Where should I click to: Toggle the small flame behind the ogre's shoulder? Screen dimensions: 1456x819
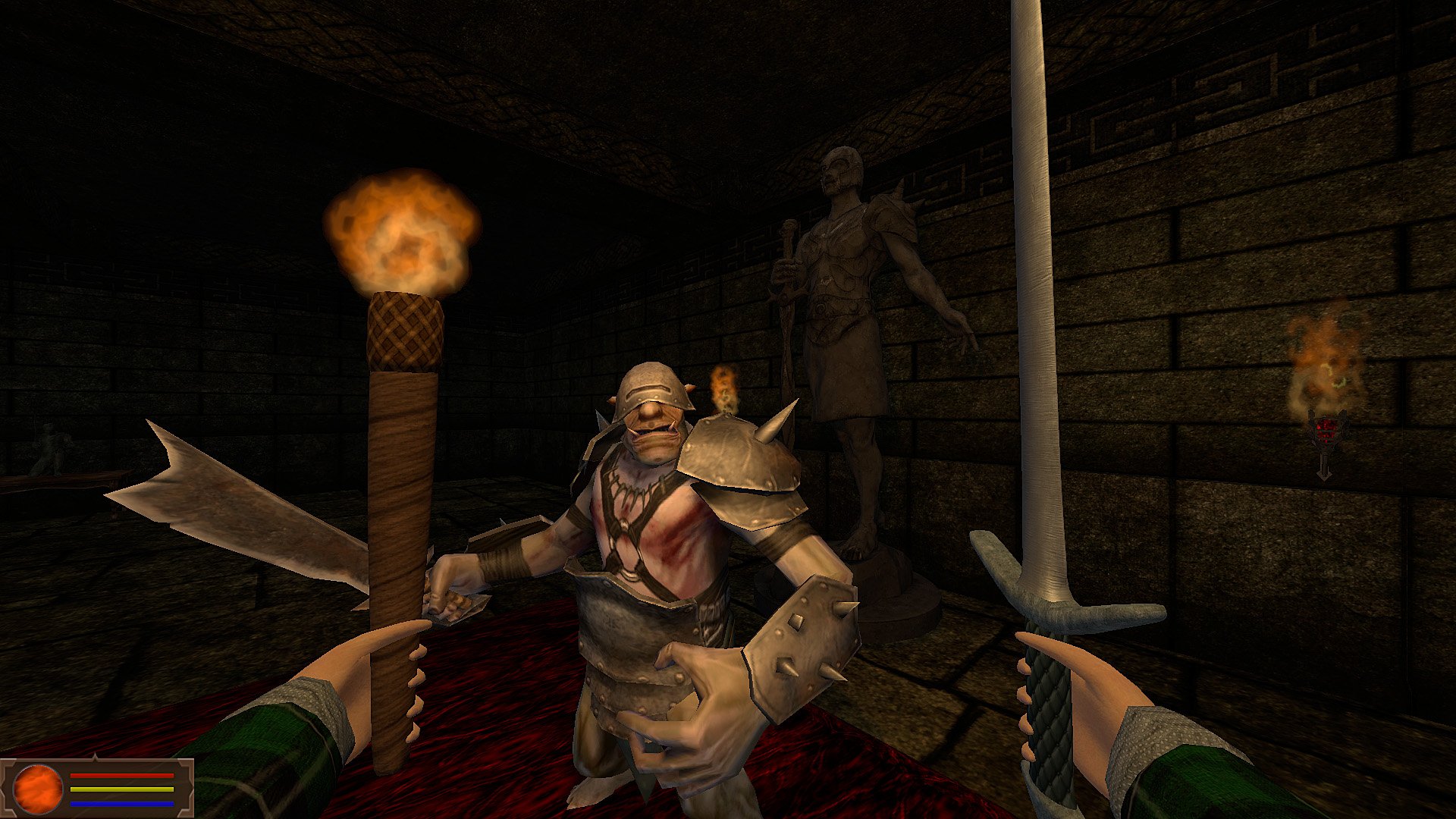coord(720,387)
